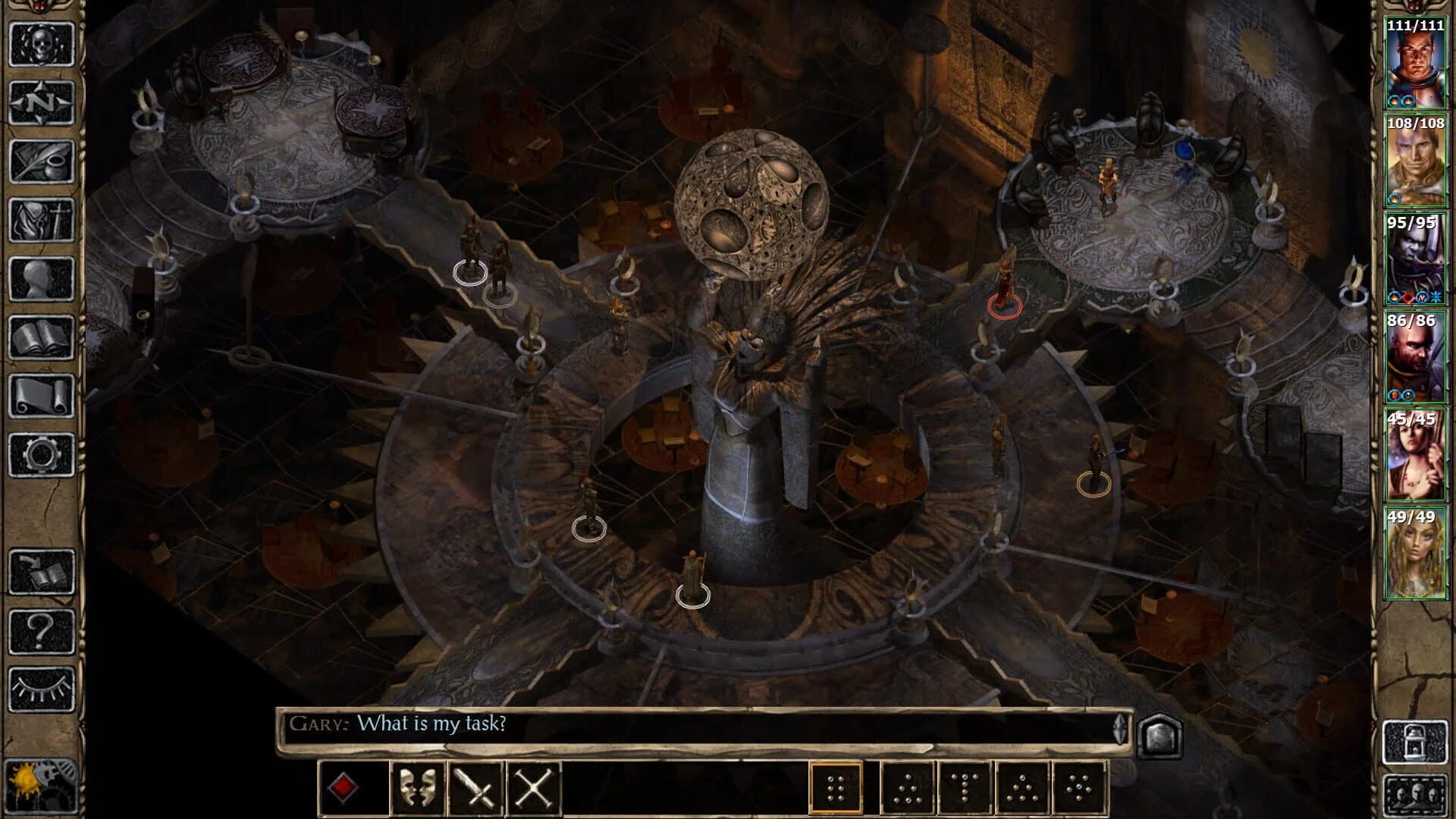Select the sword attack action
This screenshot has width=1456, height=819.
pos(473,788)
